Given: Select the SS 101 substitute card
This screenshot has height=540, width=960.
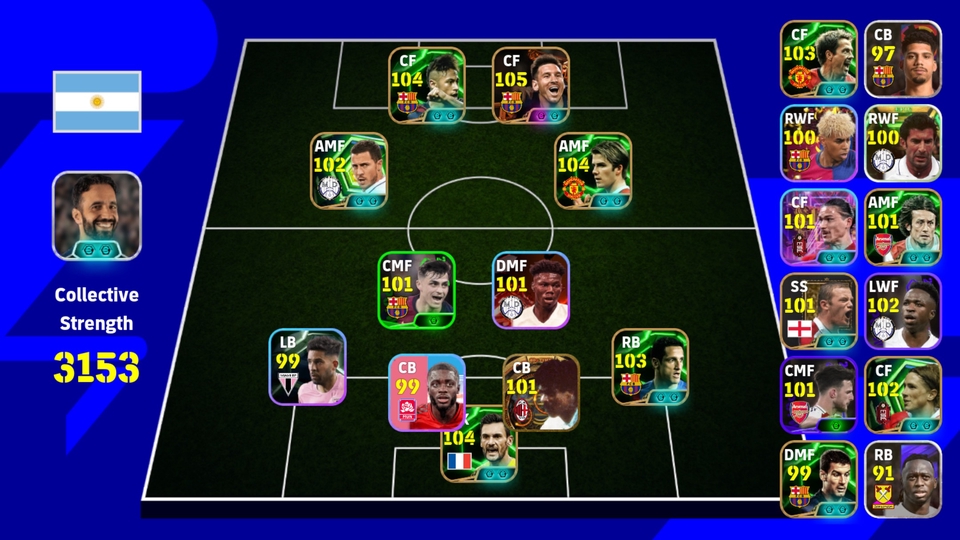Looking at the screenshot, I should pyautogui.click(x=819, y=311).
